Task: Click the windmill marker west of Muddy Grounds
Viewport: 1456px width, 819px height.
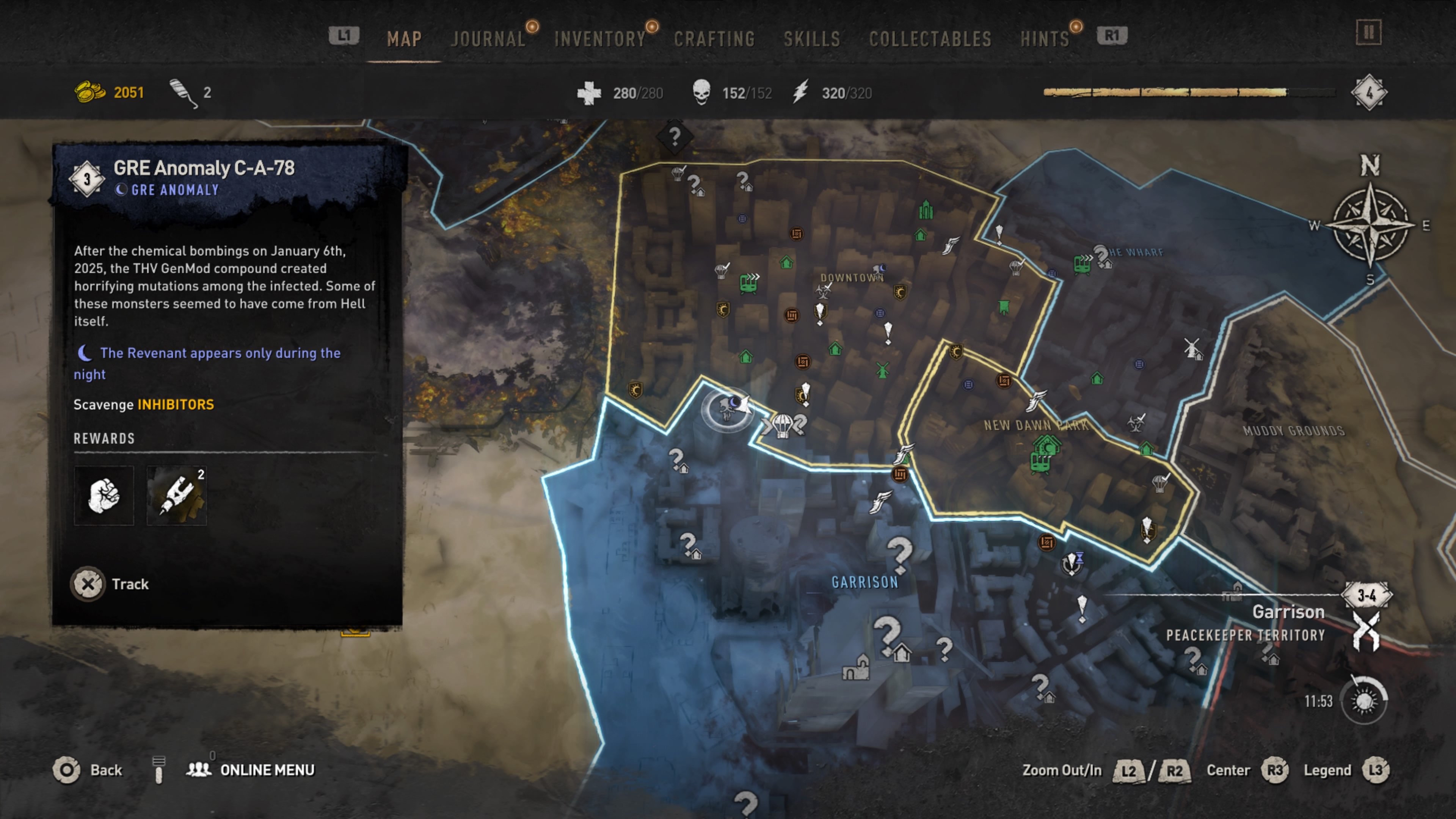Action: click(1192, 348)
